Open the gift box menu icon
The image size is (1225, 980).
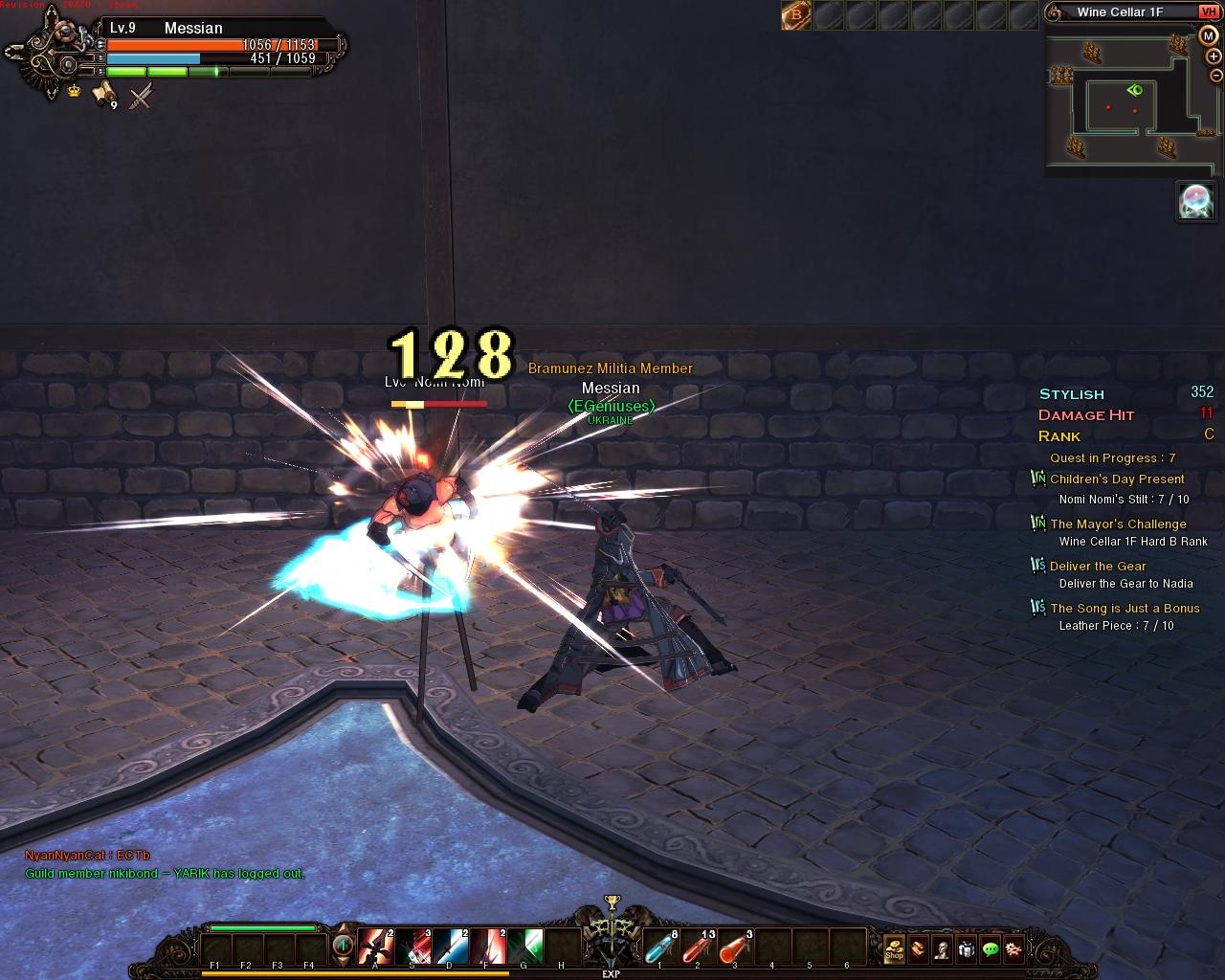(x=967, y=948)
